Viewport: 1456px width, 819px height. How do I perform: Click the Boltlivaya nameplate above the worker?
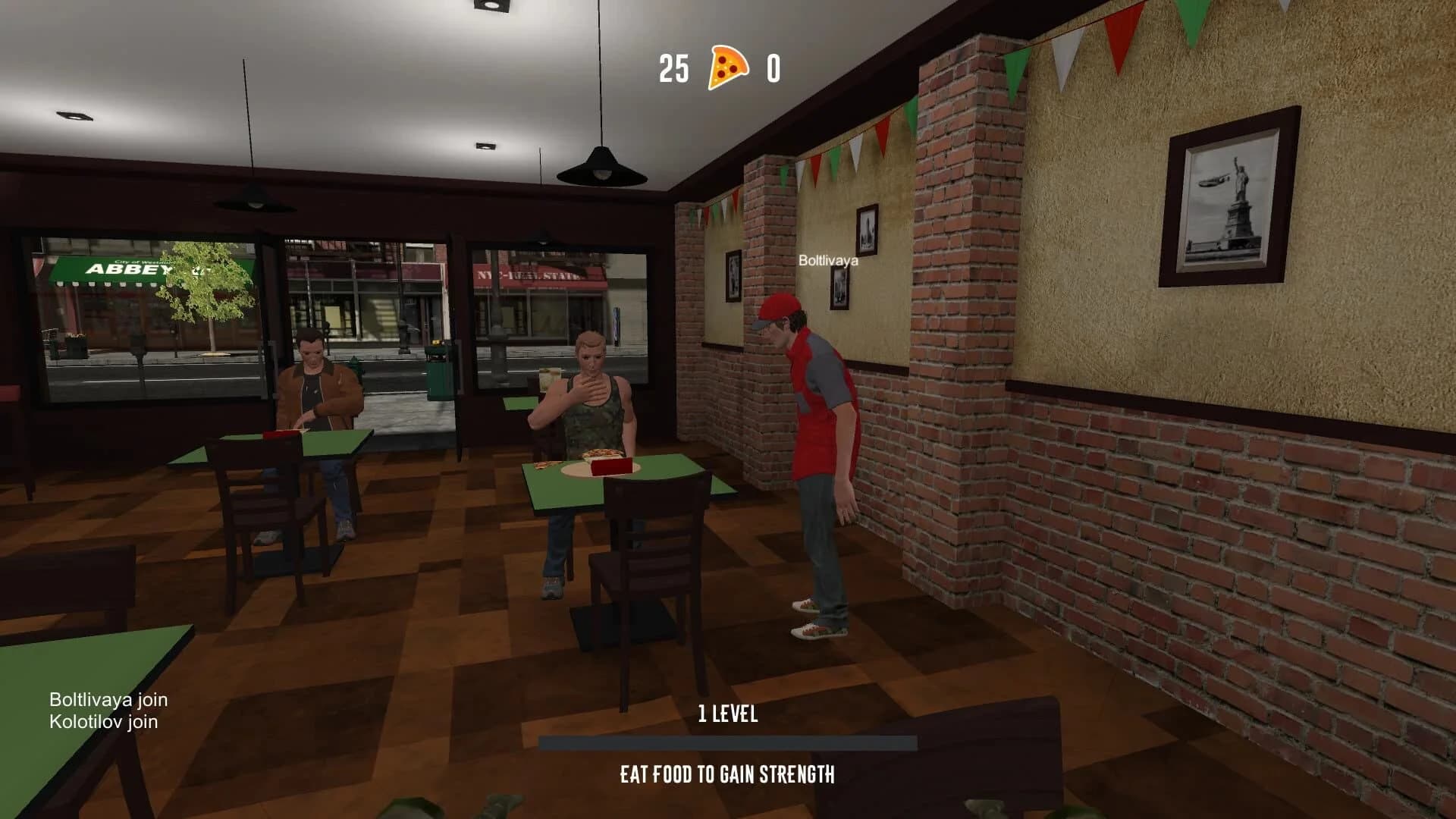pyautogui.click(x=827, y=262)
